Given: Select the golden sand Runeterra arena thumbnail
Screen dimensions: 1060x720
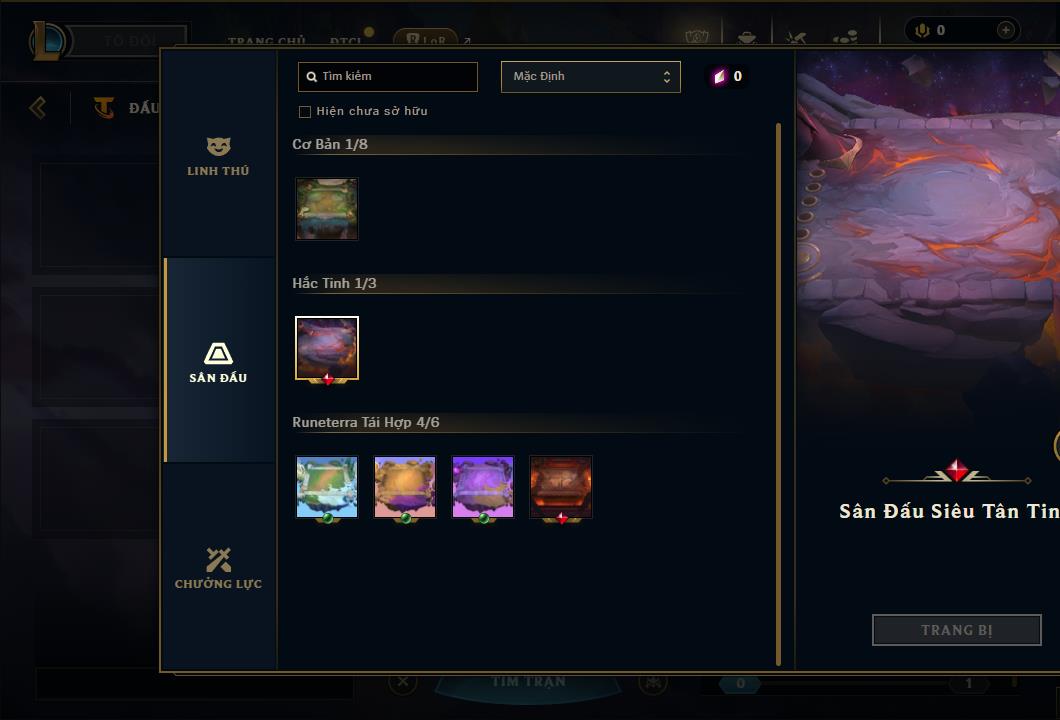Looking at the screenshot, I should pyautogui.click(x=405, y=487).
